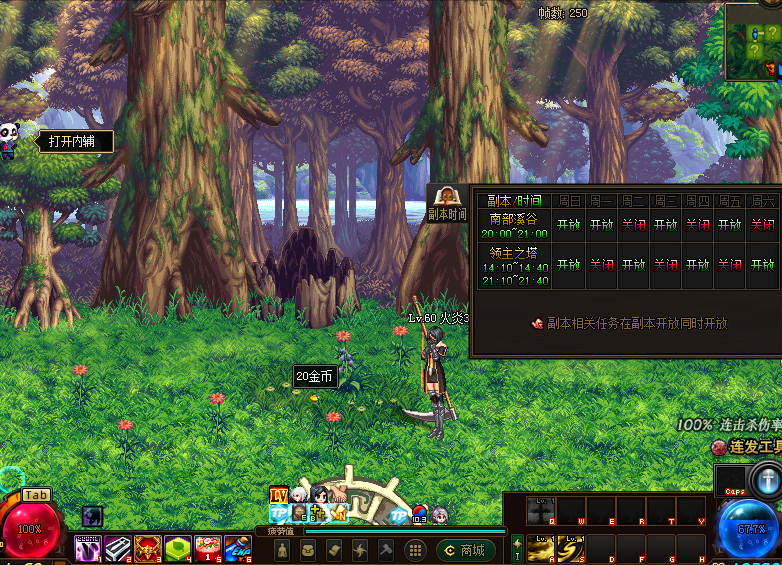
Task: Click the shuriken menu icon in bottom bar
Action: click(361, 550)
